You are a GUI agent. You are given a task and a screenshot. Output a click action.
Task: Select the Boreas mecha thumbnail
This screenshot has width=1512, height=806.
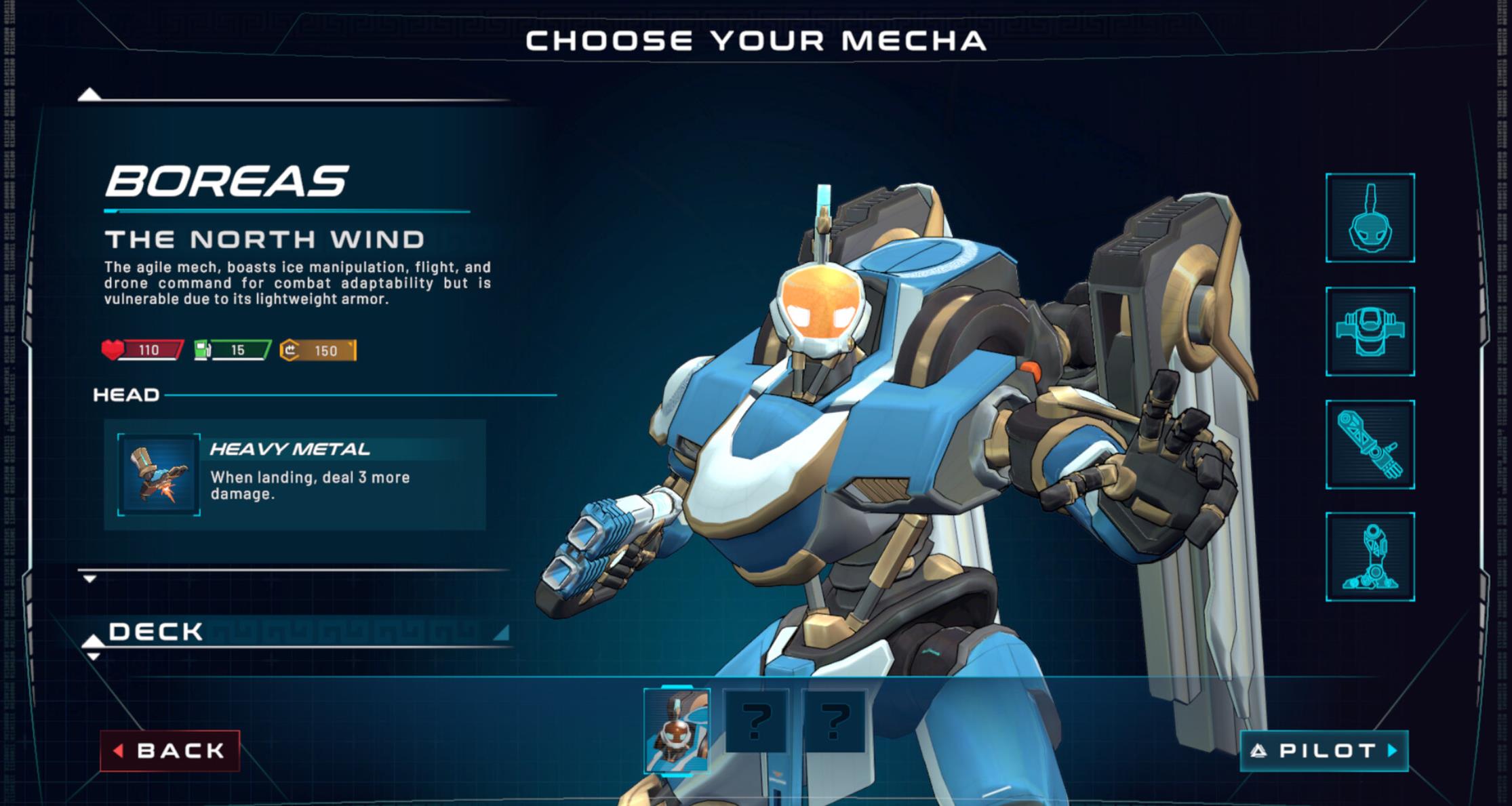[677, 730]
